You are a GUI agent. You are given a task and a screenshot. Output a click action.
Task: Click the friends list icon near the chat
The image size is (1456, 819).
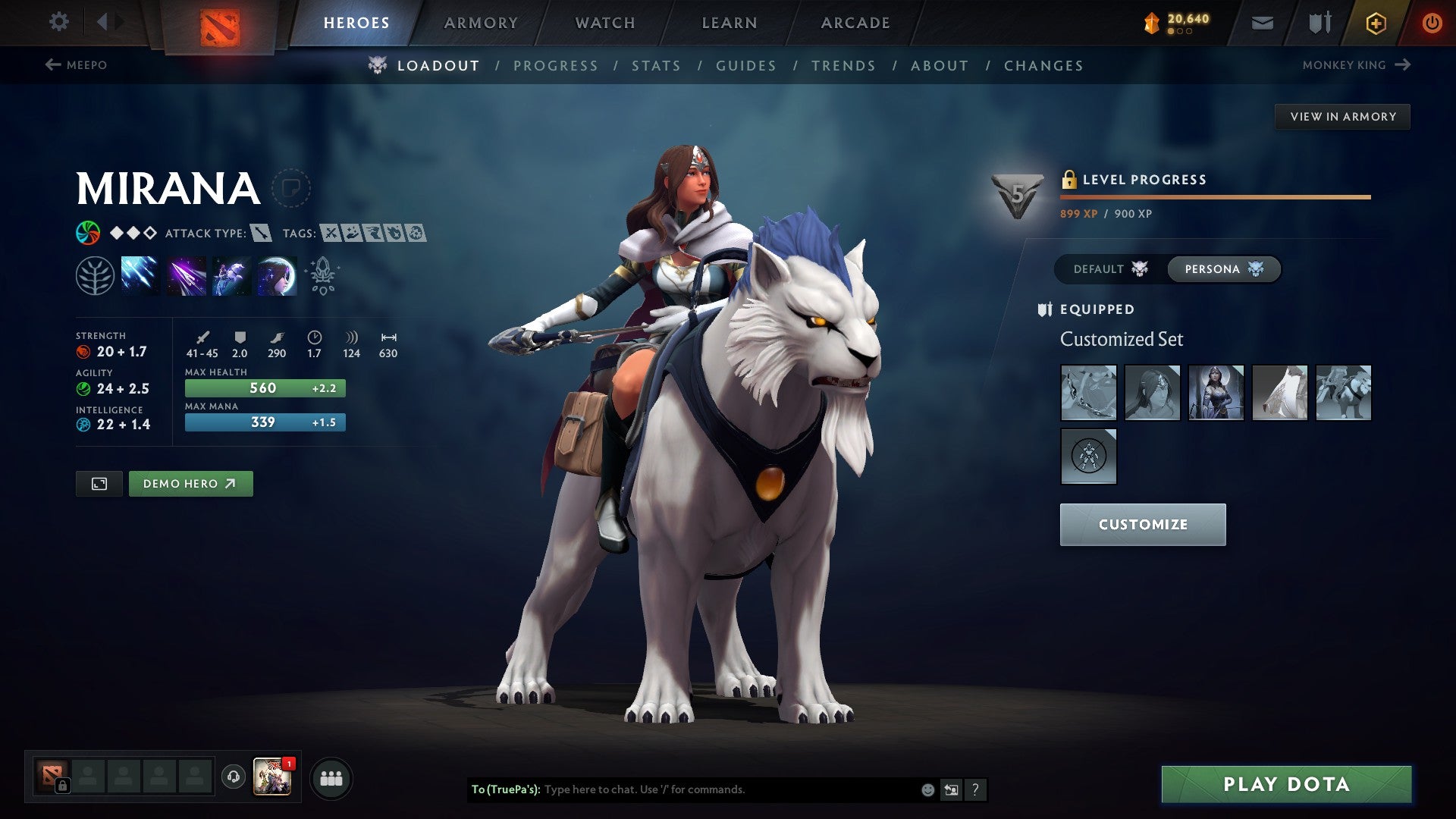tap(331, 777)
